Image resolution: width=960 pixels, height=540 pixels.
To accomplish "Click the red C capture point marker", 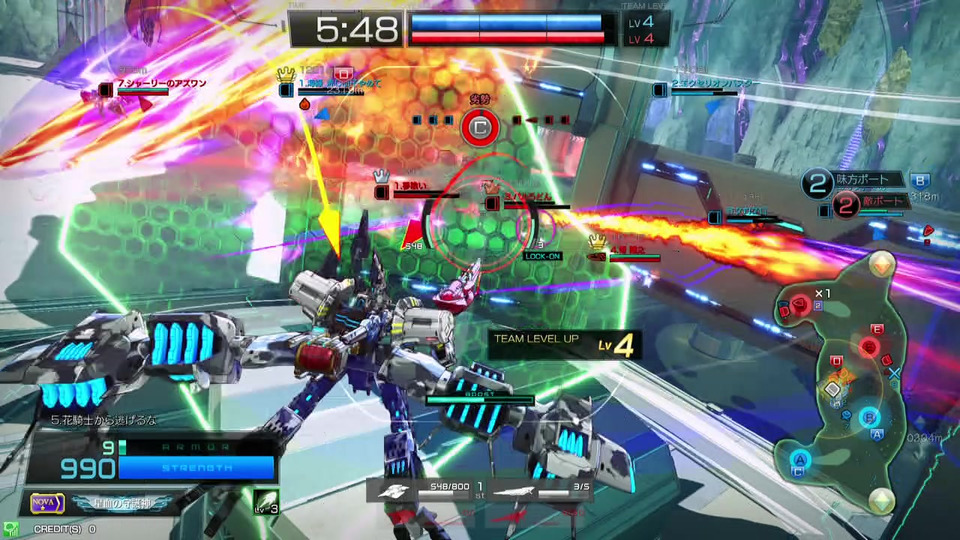I will pos(480,128).
